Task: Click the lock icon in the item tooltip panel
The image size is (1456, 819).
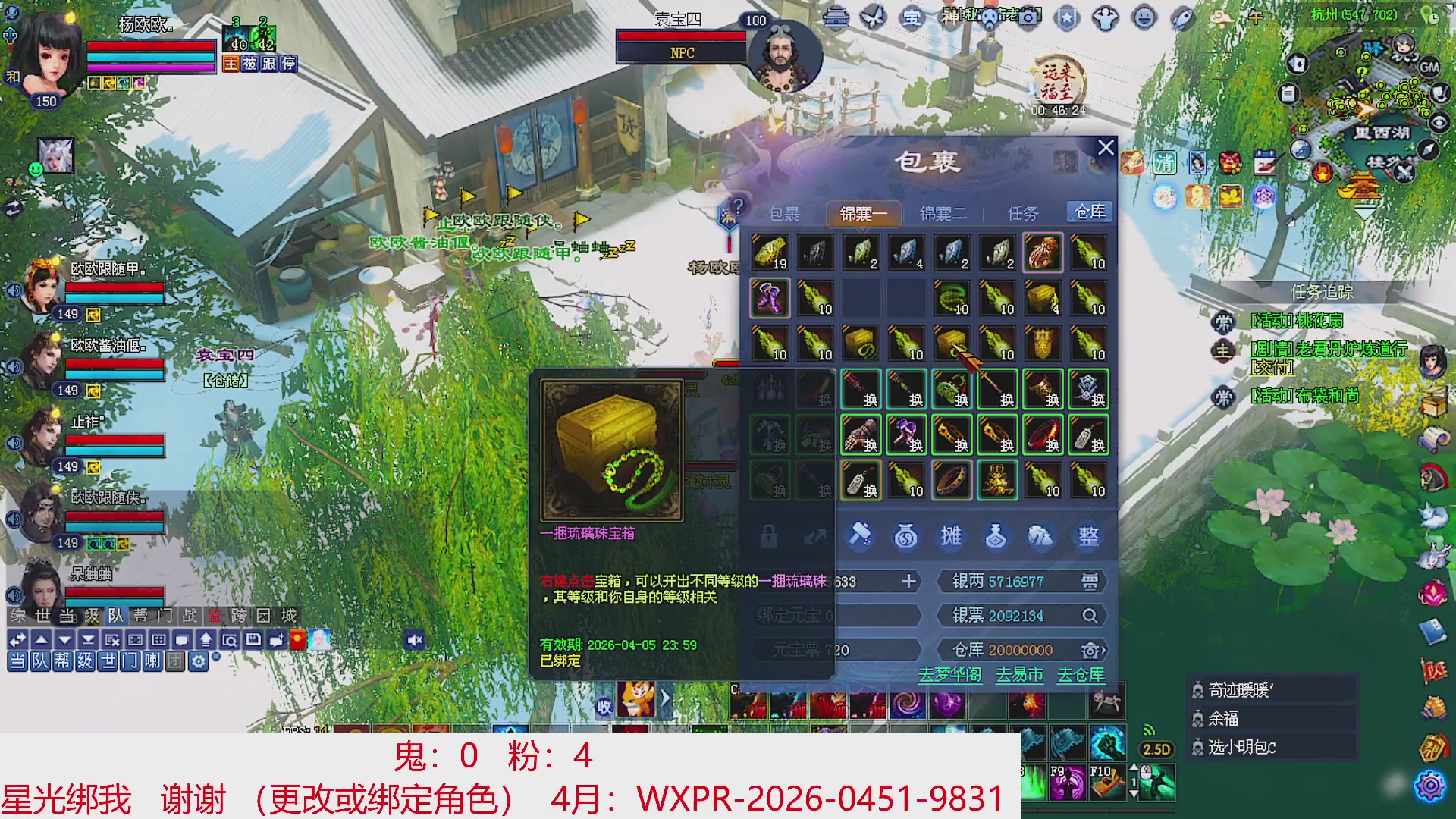Action: tap(770, 536)
